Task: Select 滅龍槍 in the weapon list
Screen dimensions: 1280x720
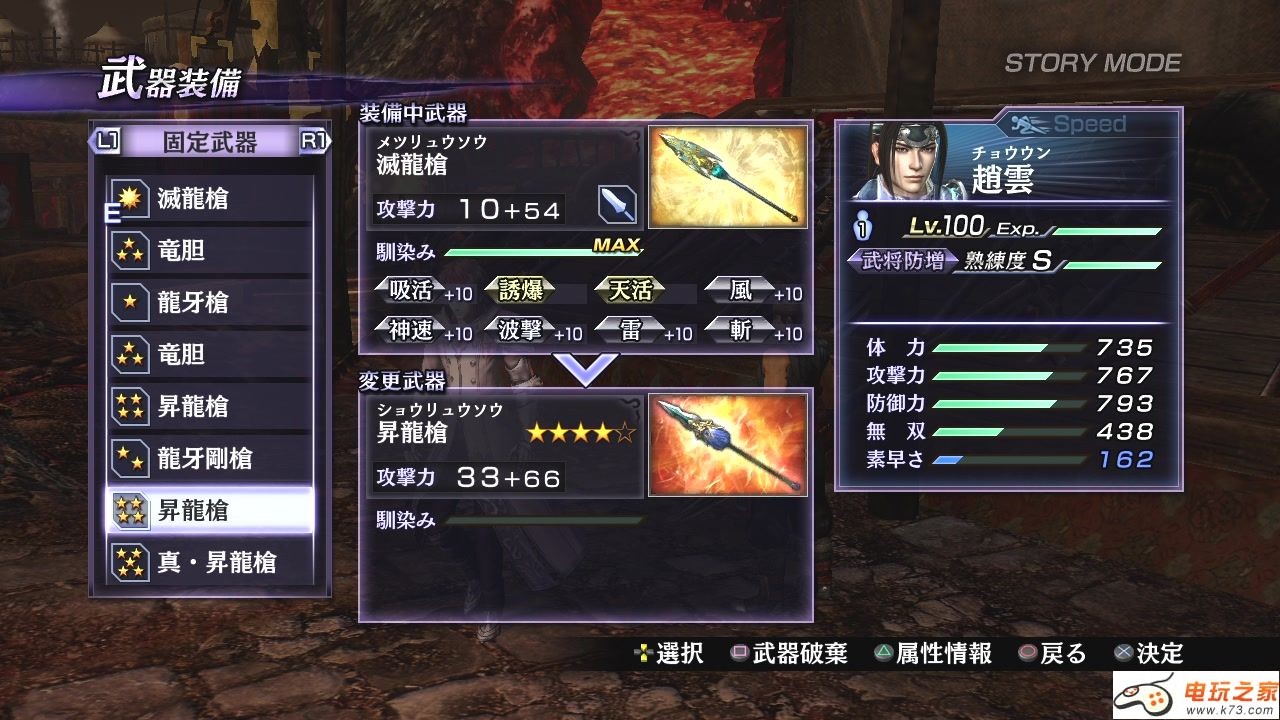Action: 210,199
